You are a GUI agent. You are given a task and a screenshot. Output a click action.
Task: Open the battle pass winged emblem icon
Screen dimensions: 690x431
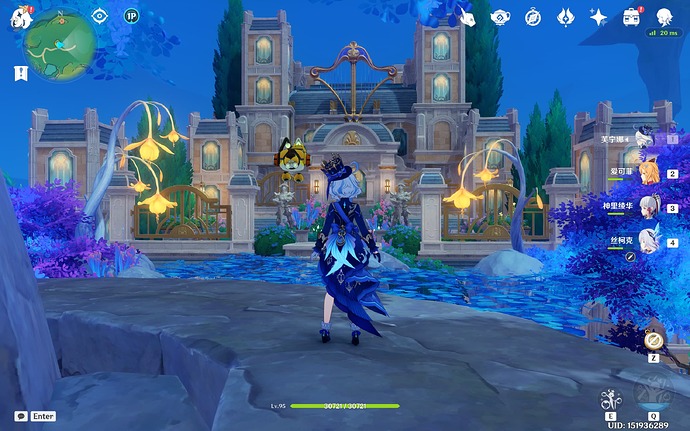pos(565,17)
